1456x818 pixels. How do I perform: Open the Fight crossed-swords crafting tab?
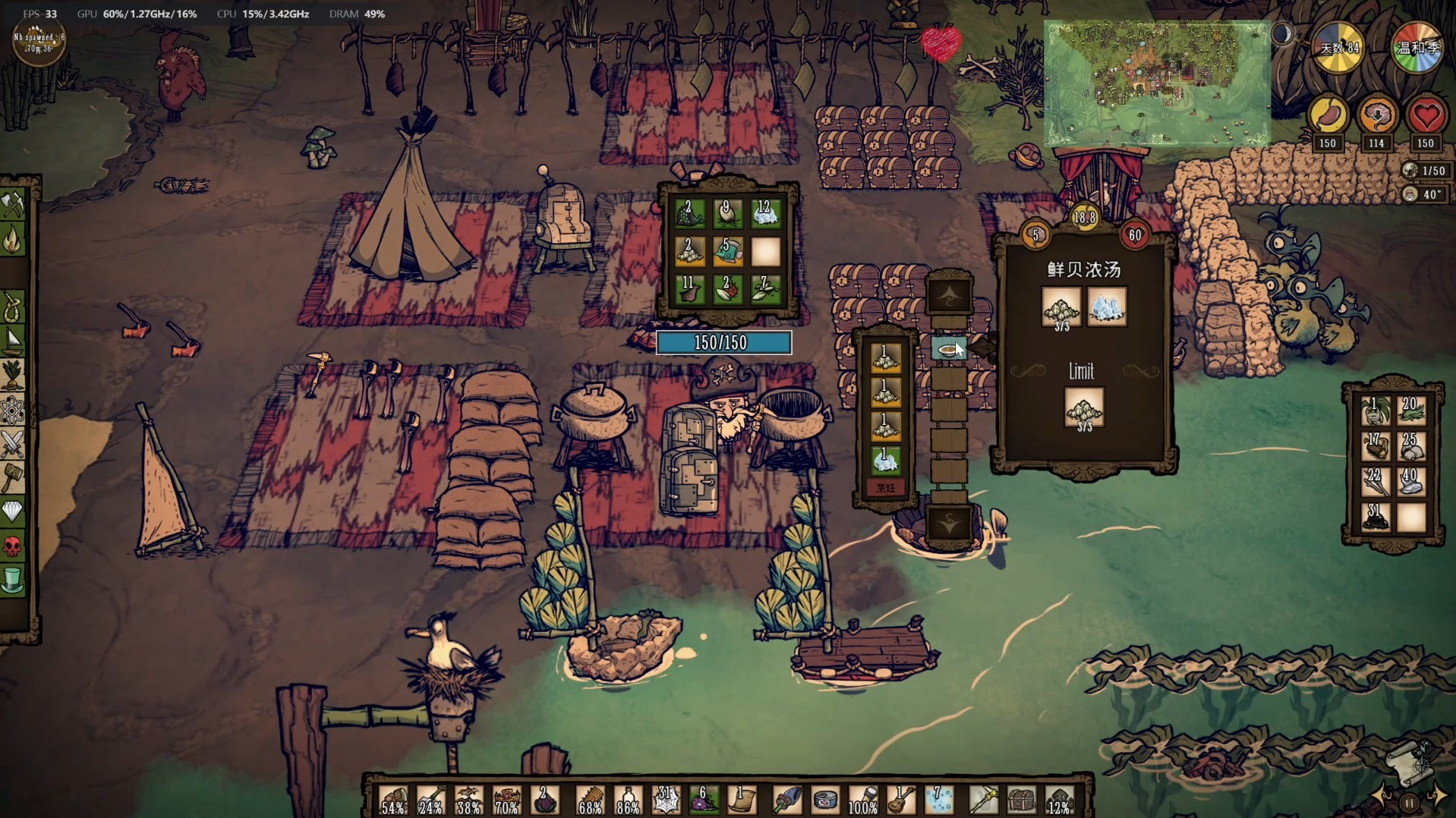[13, 444]
